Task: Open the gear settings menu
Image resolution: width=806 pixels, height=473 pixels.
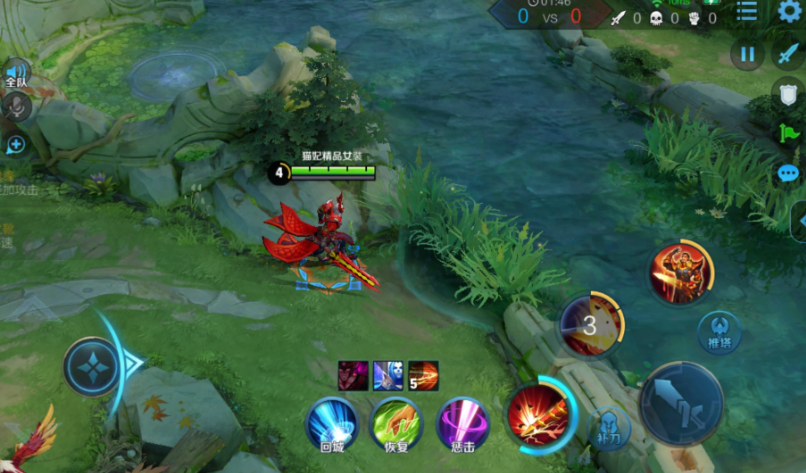Action: click(x=789, y=12)
